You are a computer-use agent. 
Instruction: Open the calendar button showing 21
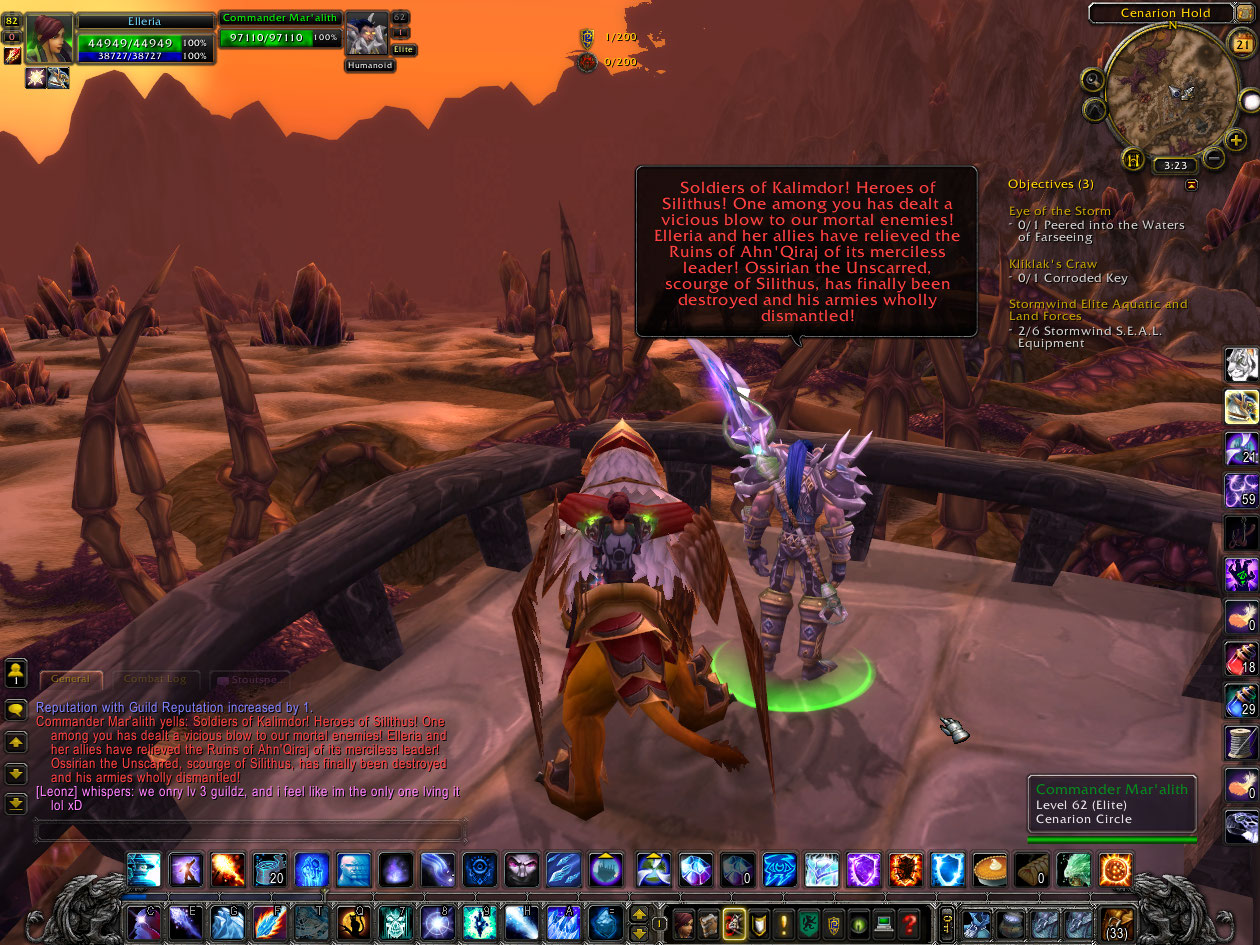point(1240,44)
